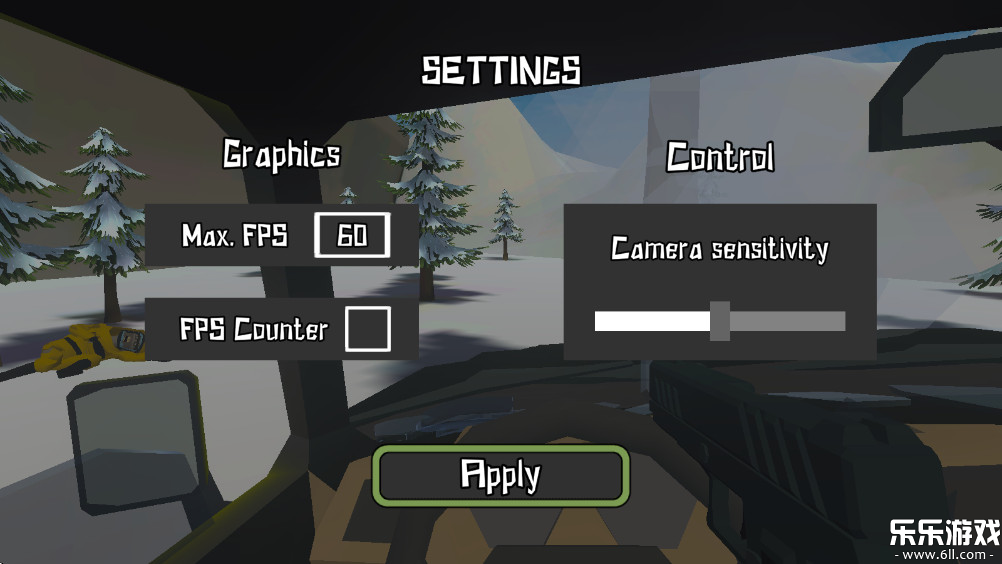Image resolution: width=1002 pixels, height=564 pixels.
Task: Click the Apply button
Action: (x=501, y=475)
